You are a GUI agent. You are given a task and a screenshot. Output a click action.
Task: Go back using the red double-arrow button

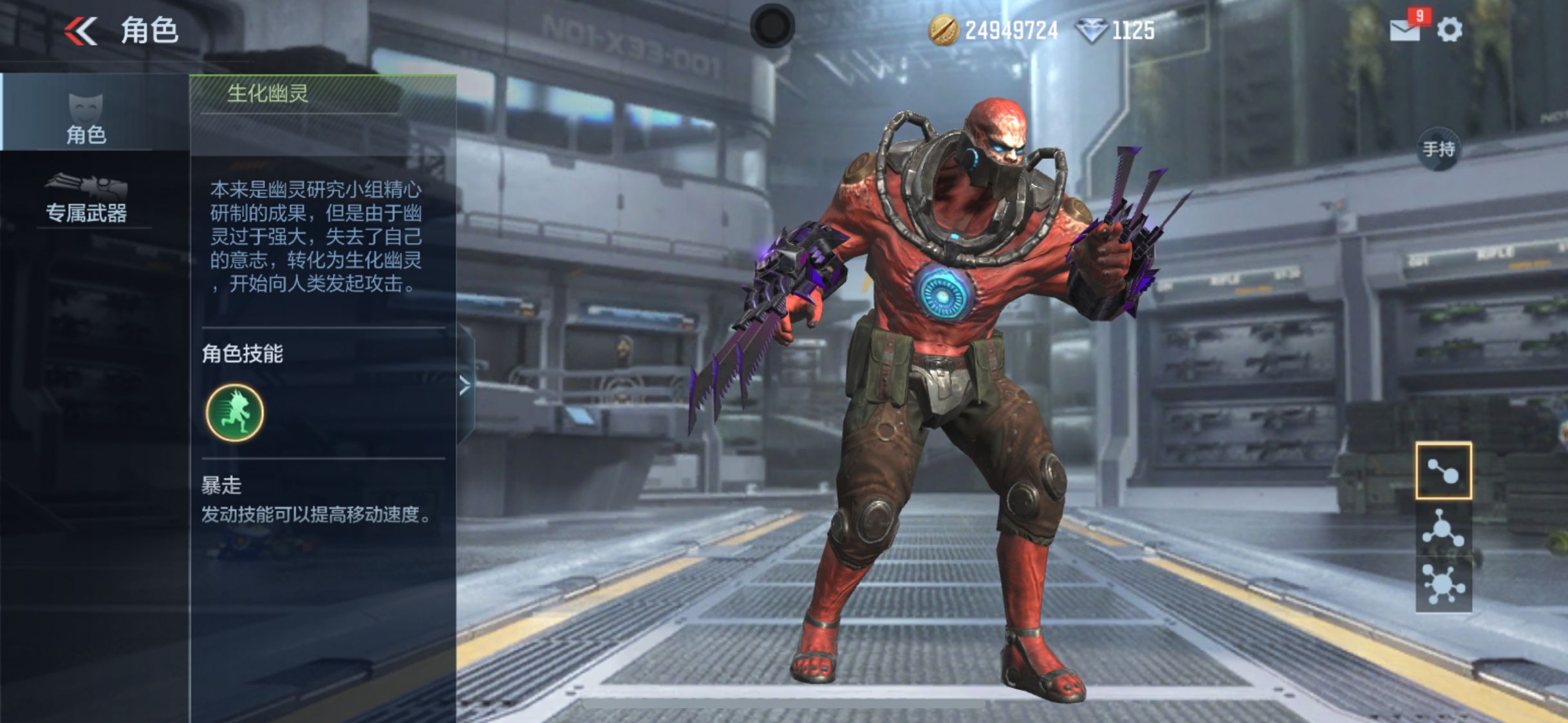coord(81,30)
